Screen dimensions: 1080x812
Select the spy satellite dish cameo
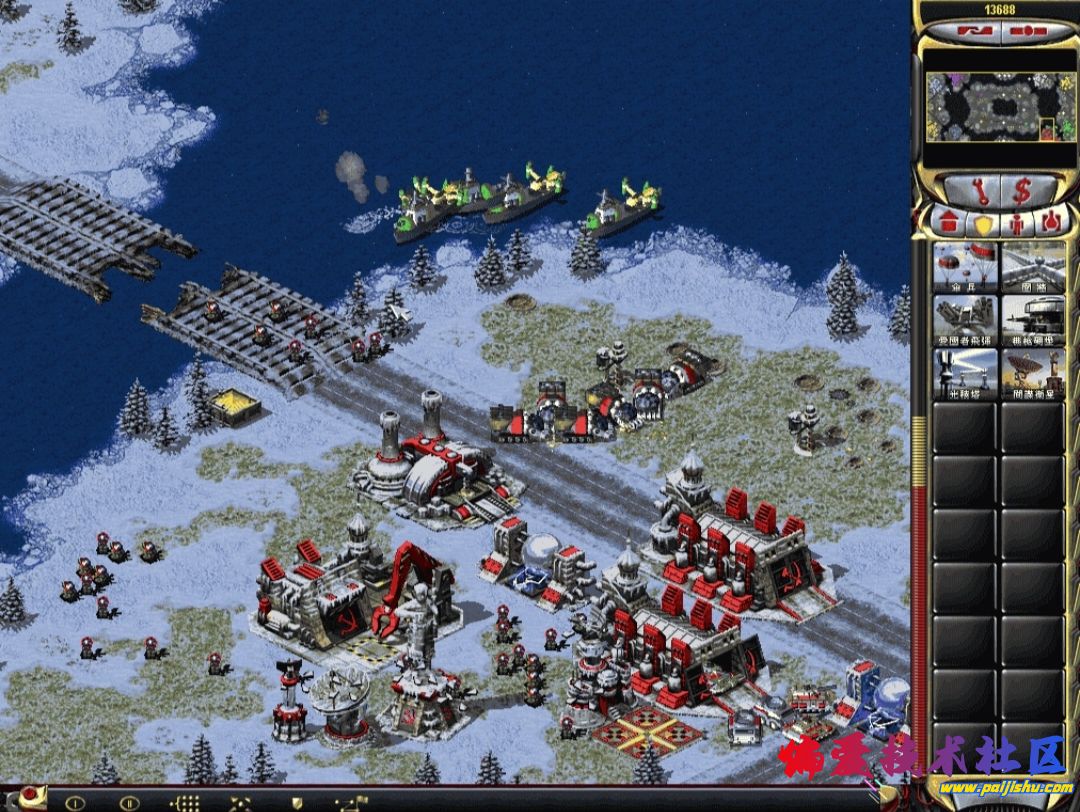1033,374
